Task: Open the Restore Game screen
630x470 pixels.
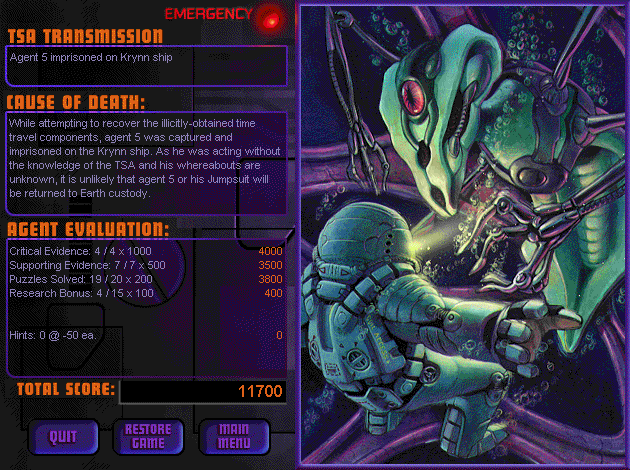Action: pos(147,435)
